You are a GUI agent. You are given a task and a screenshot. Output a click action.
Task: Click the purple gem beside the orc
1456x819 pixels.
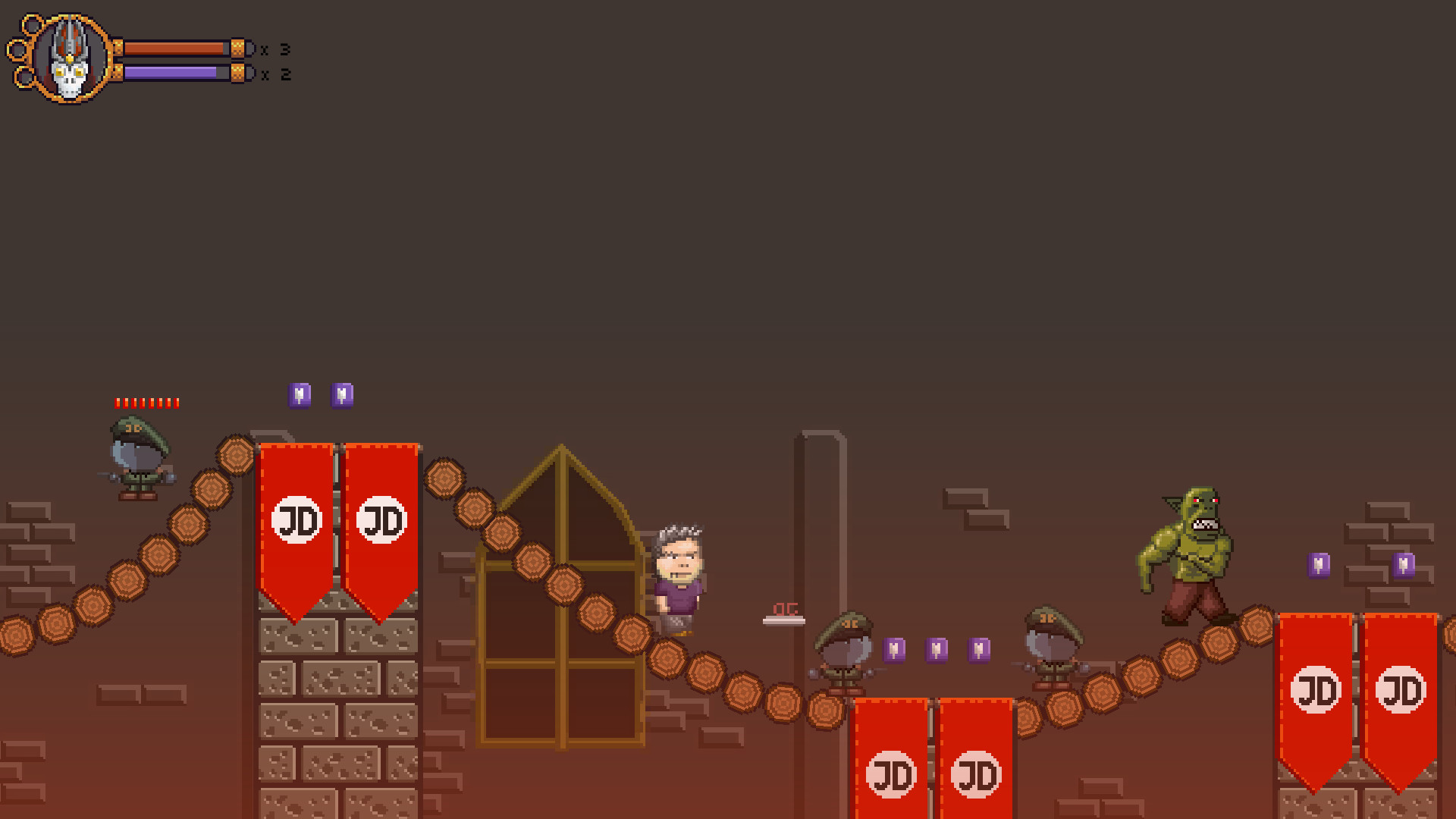pyautogui.click(x=1320, y=566)
